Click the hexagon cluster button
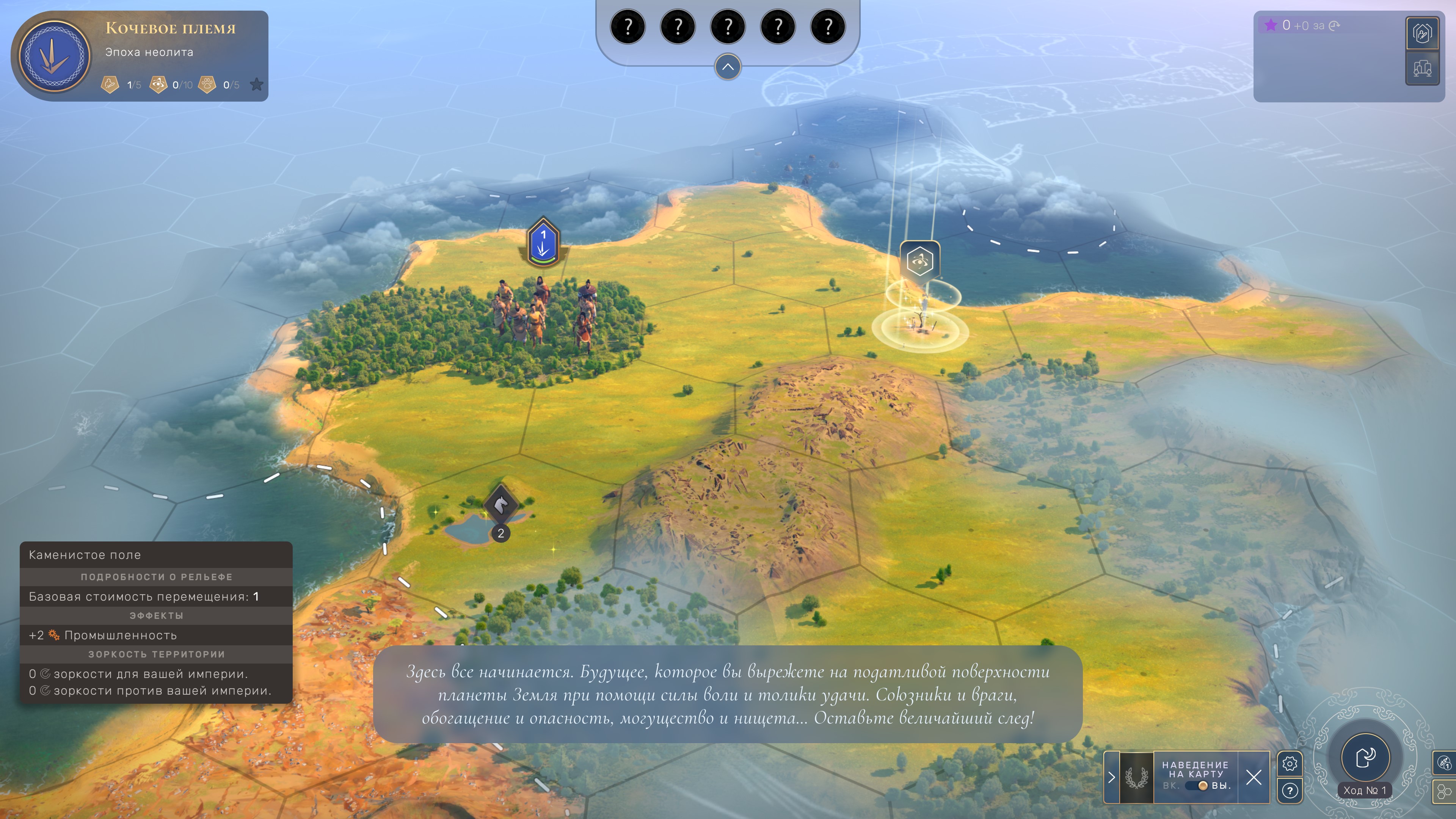1456x819 pixels. (x=1445, y=791)
